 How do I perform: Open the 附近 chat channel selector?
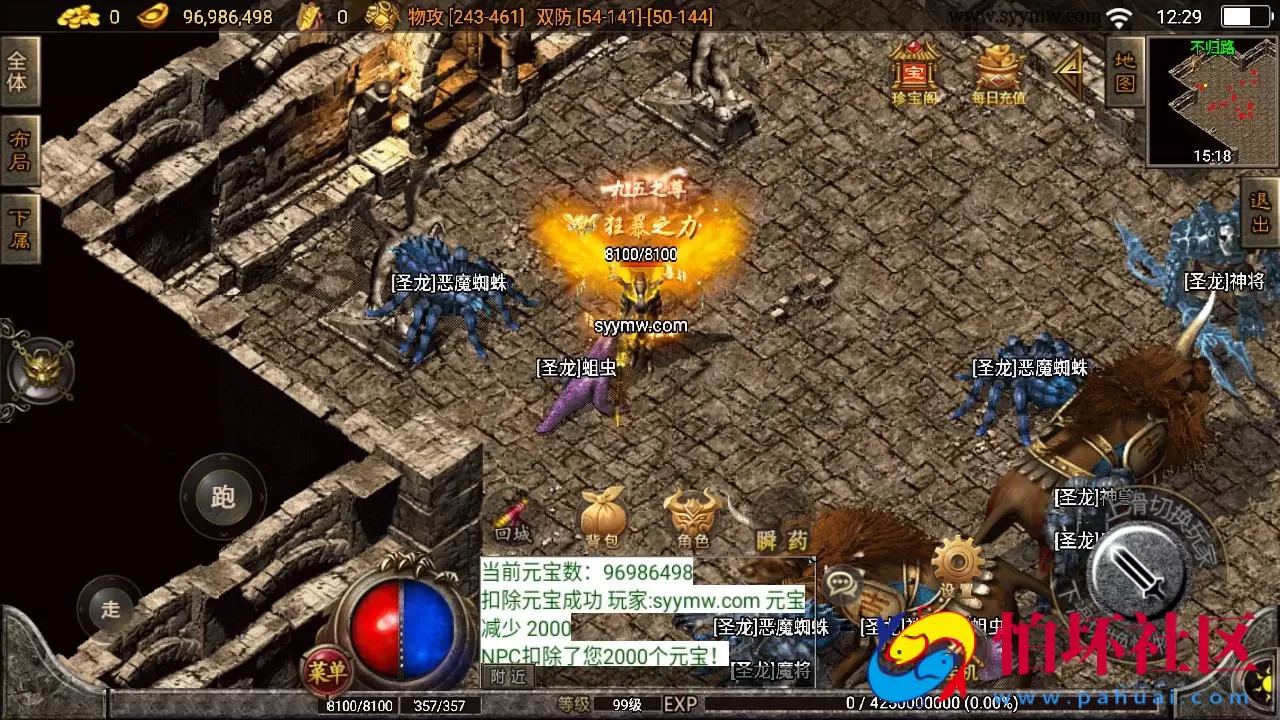coord(507,675)
